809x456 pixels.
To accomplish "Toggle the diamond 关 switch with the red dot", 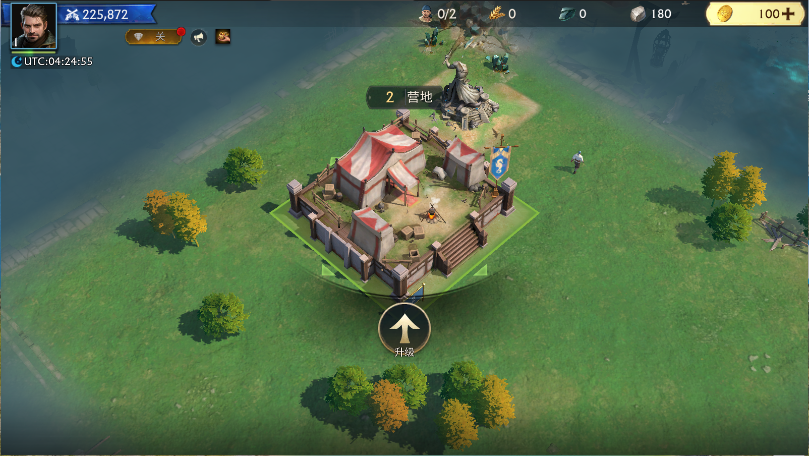I will (154, 37).
